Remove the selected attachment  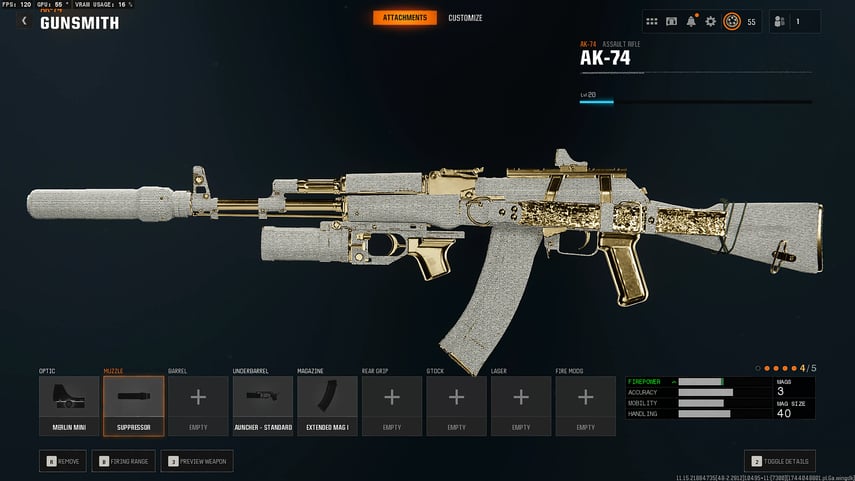(x=63, y=461)
